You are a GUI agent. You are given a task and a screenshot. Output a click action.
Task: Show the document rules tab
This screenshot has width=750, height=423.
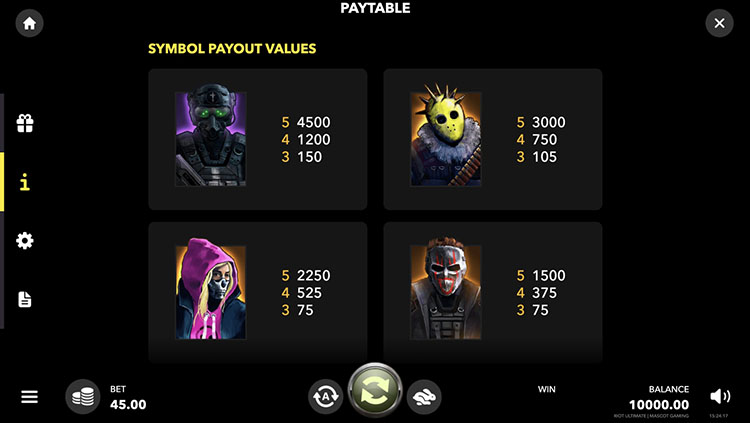[25, 299]
